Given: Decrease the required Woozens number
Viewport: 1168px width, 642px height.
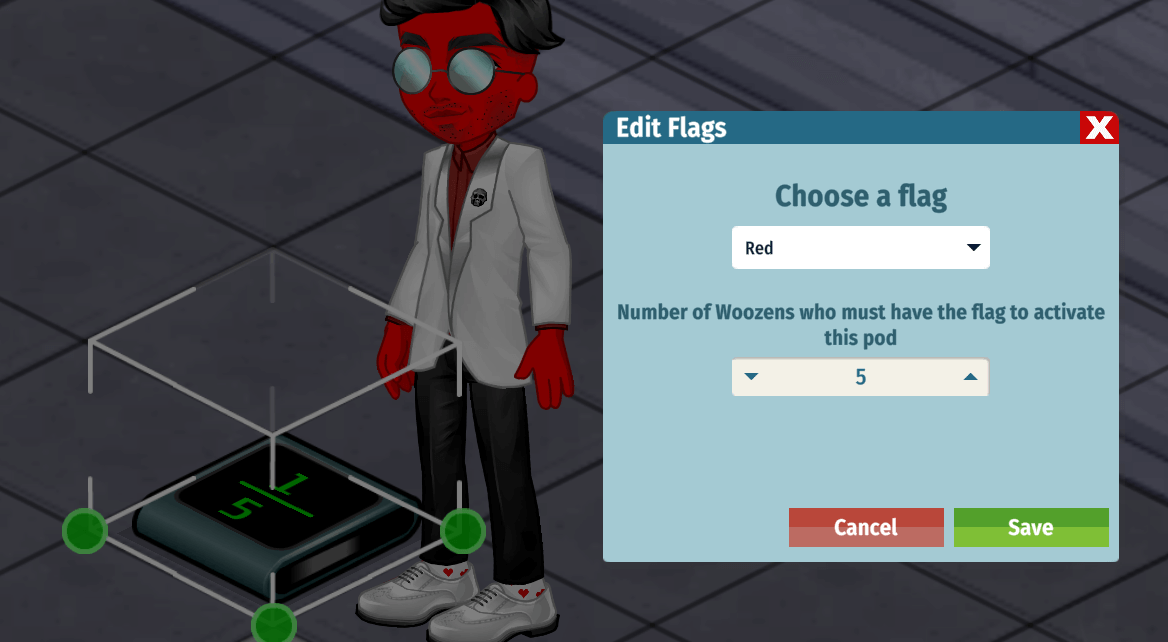Looking at the screenshot, I should pos(752,378).
